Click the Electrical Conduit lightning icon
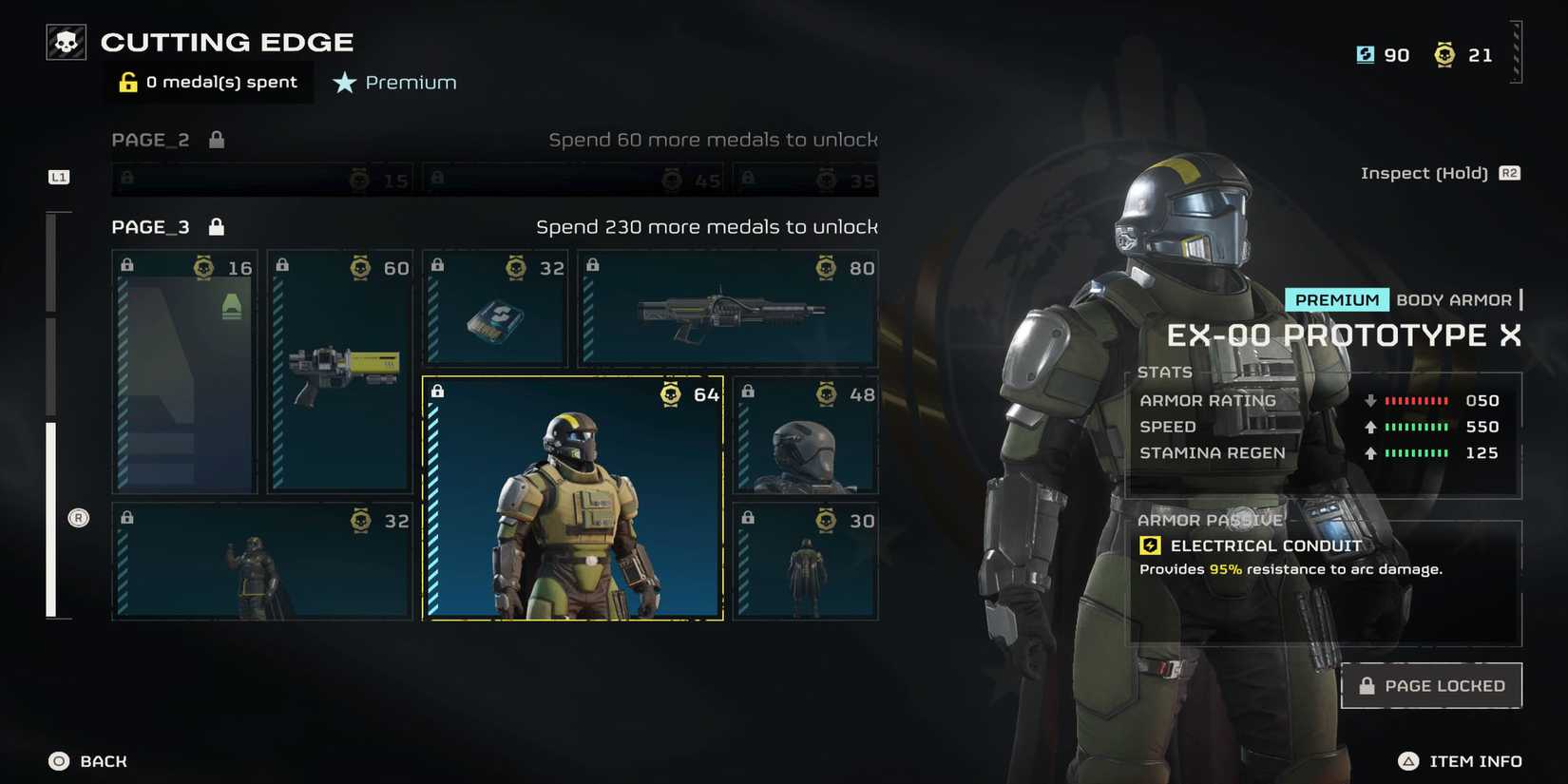The width and height of the screenshot is (1568, 784). (x=1150, y=545)
